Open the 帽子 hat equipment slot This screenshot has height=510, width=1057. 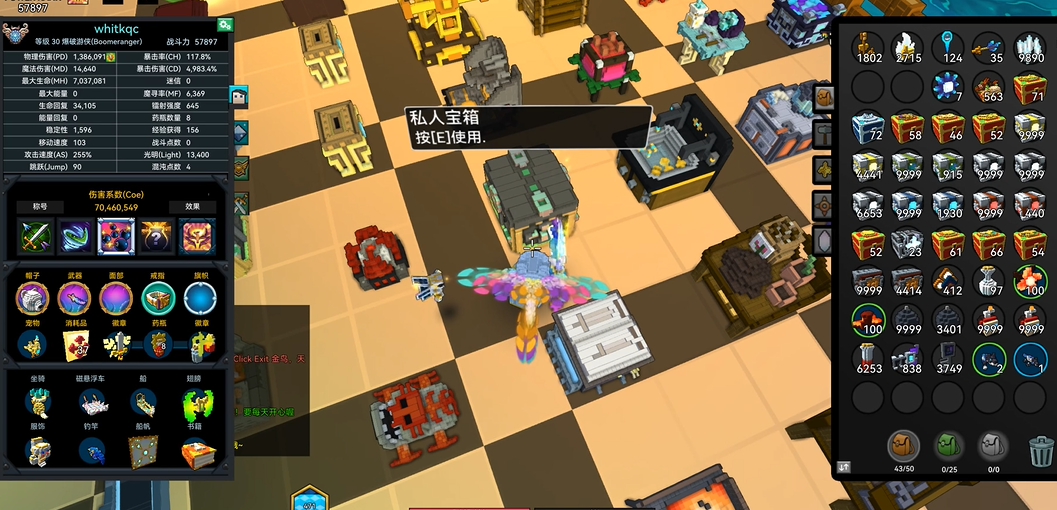coord(32,298)
